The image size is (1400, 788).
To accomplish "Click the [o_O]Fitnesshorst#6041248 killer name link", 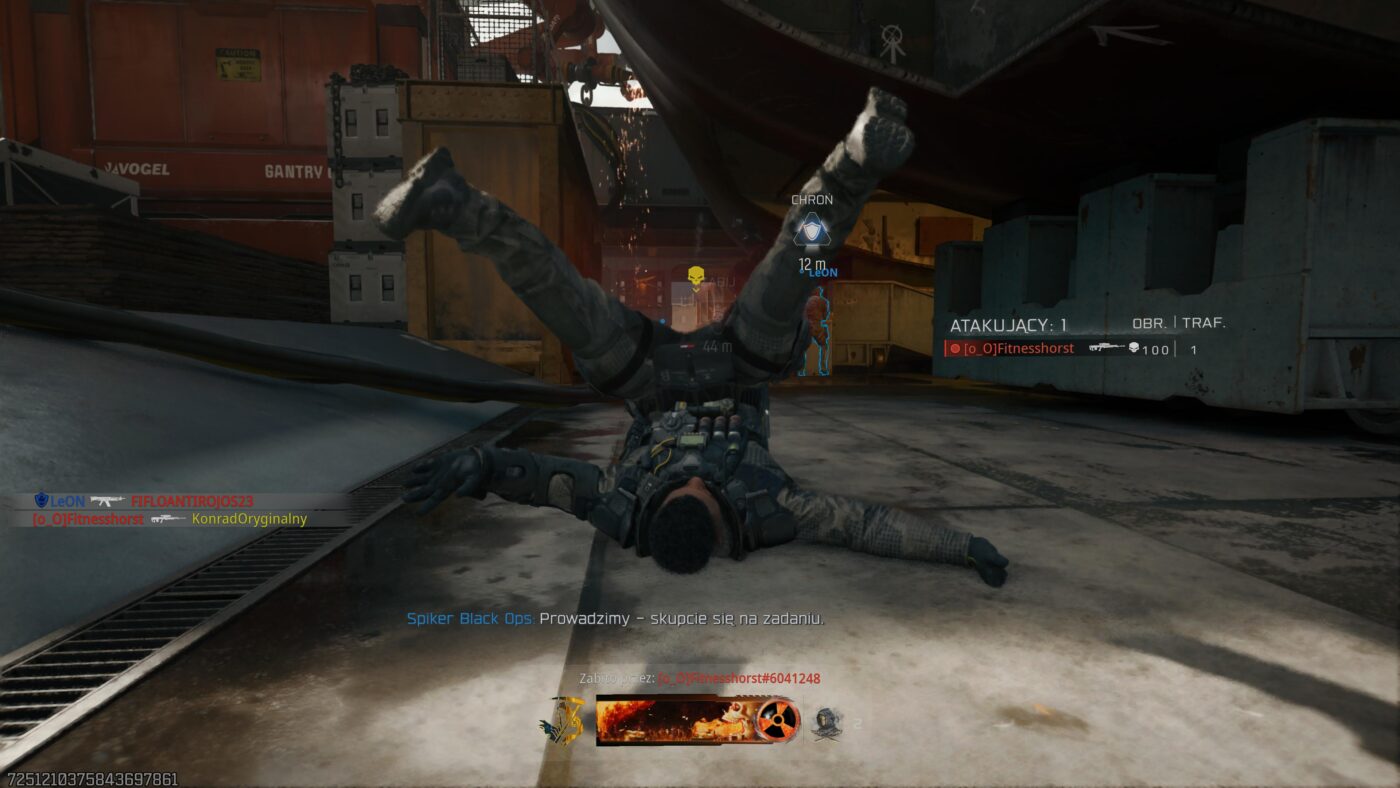I will coord(740,678).
